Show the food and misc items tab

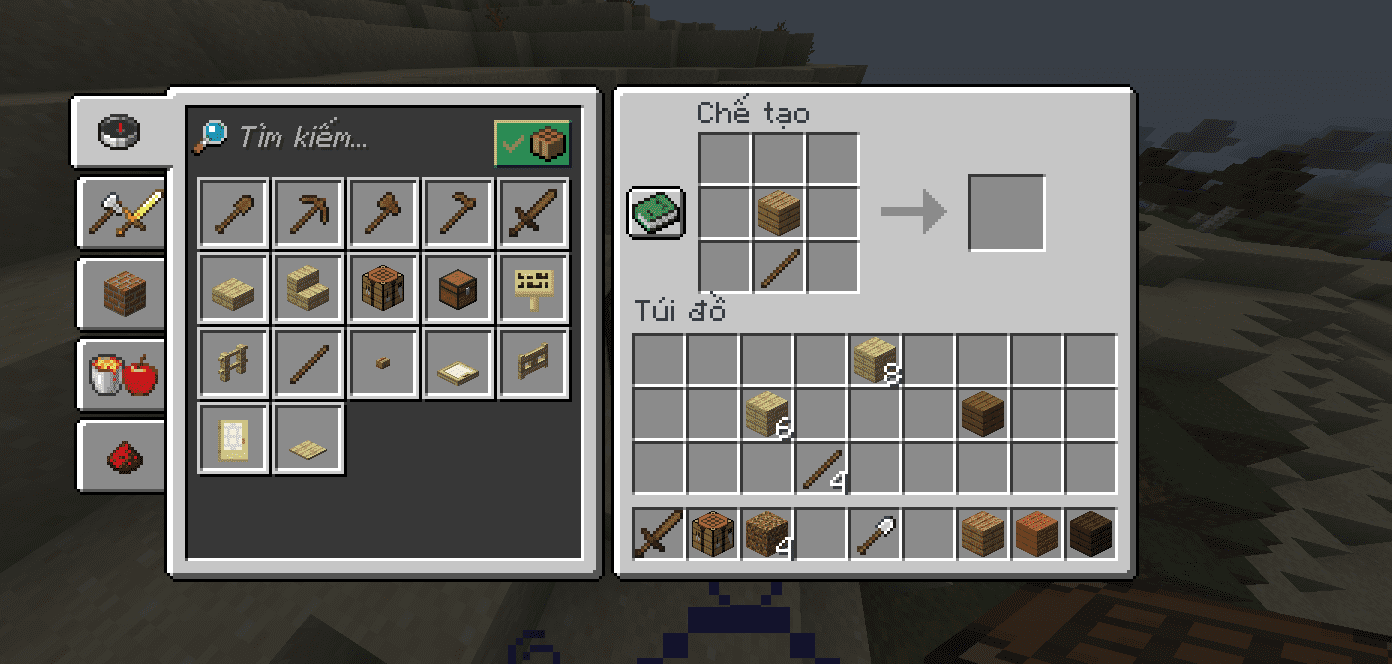coord(121,376)
